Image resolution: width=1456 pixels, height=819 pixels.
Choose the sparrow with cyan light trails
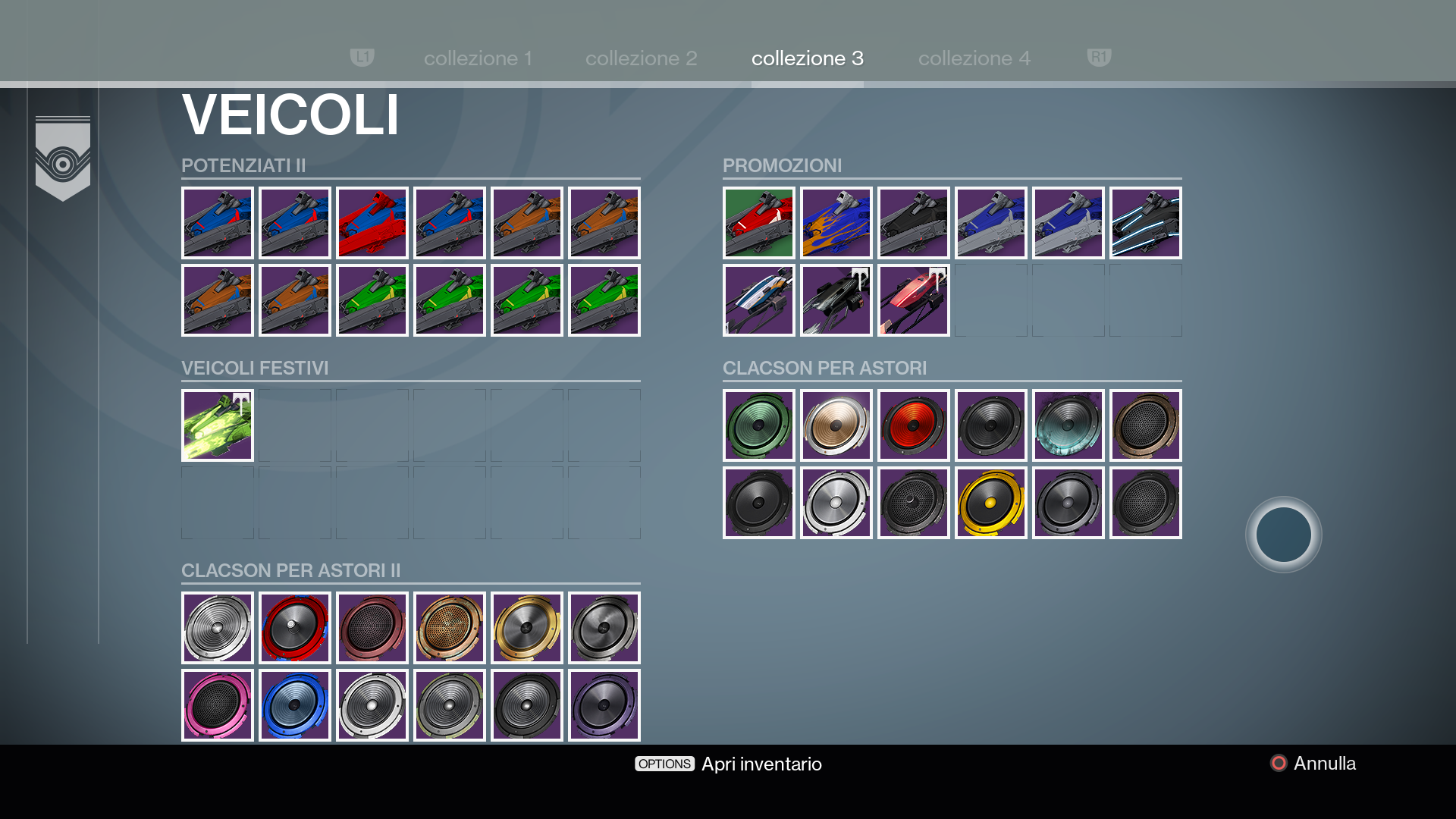[1146, 223]
